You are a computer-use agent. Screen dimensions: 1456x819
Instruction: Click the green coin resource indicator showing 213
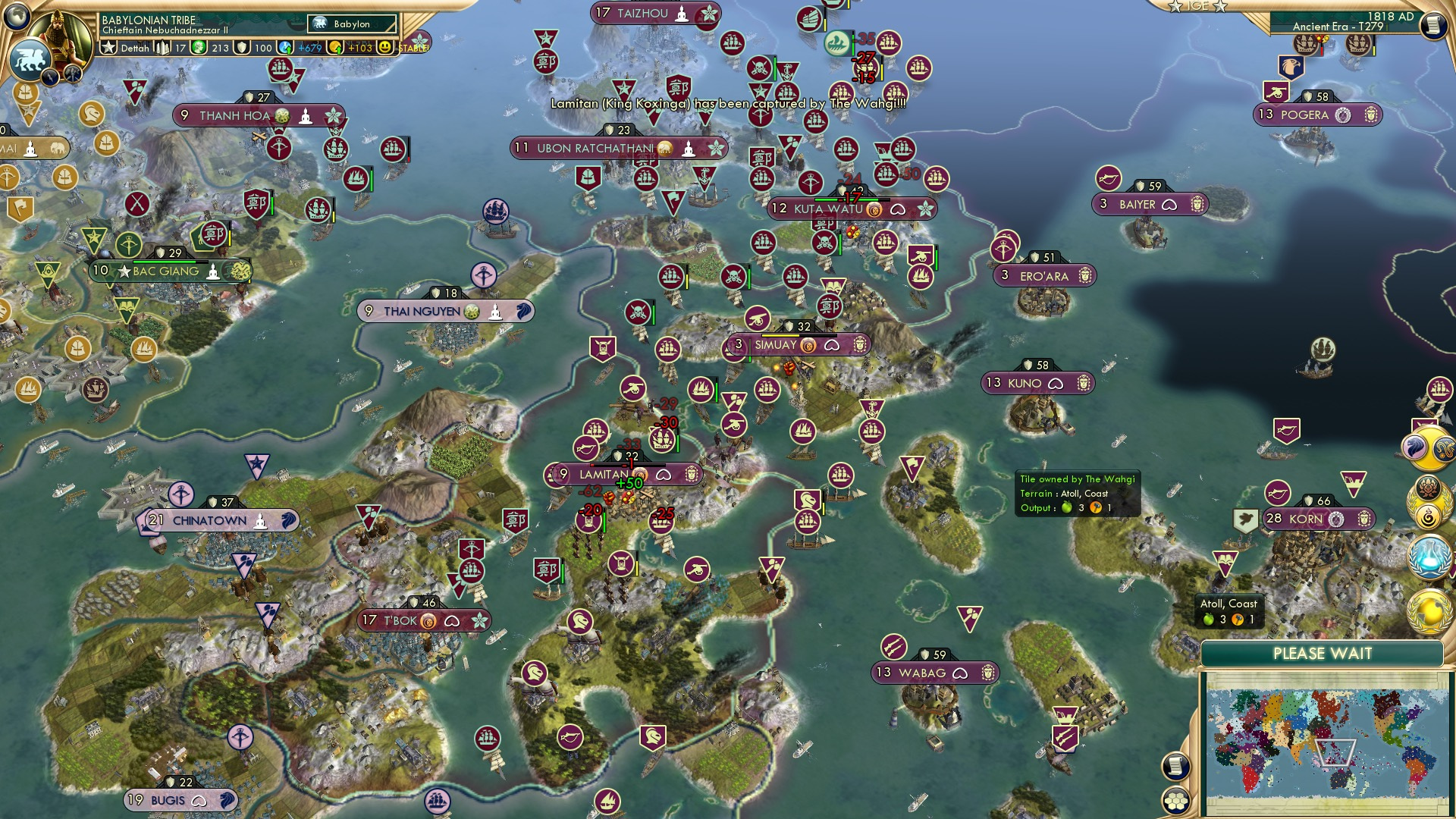click(x=197, y=48)
